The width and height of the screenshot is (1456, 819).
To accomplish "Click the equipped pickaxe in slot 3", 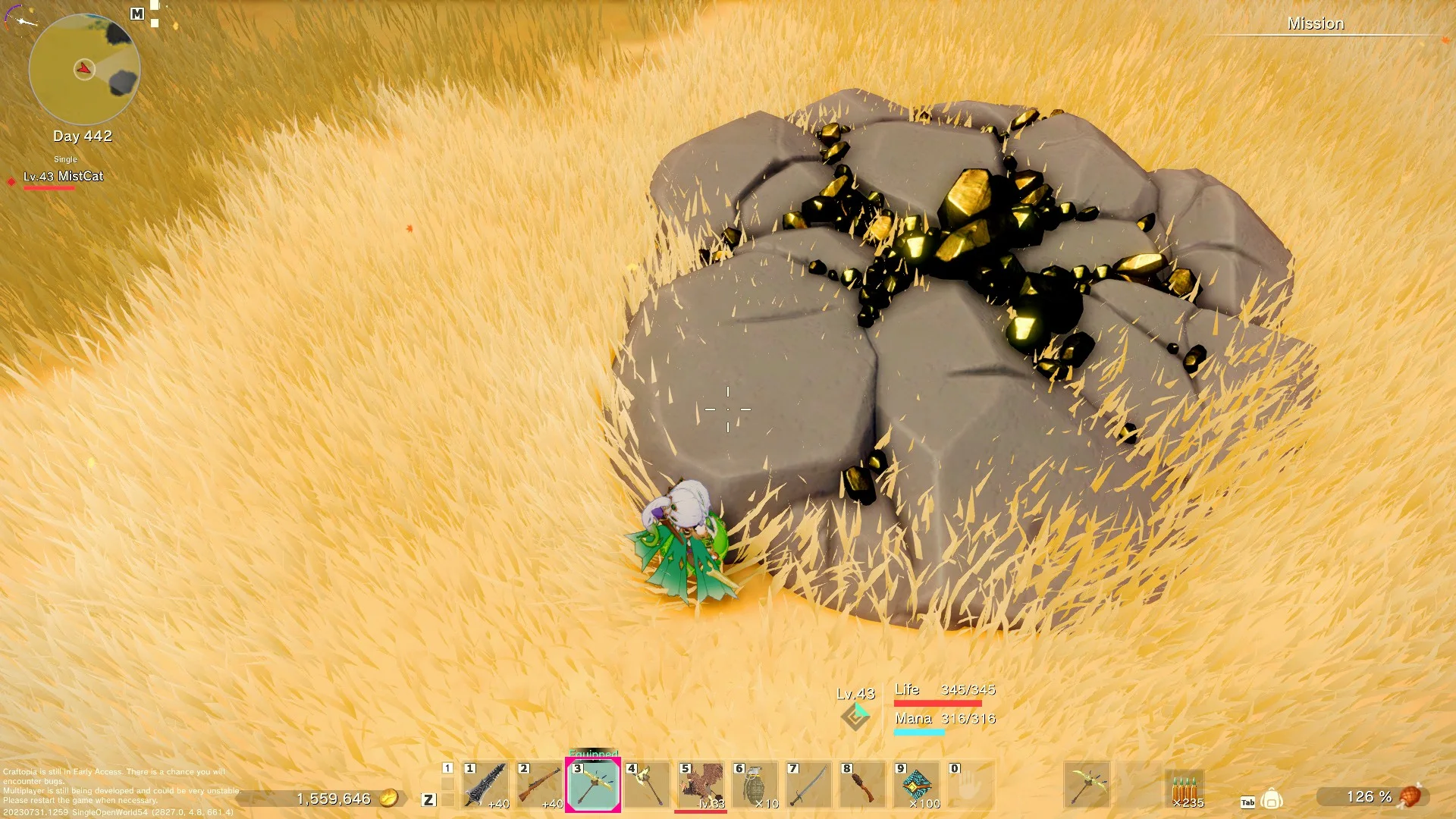I will pos(595,785).
